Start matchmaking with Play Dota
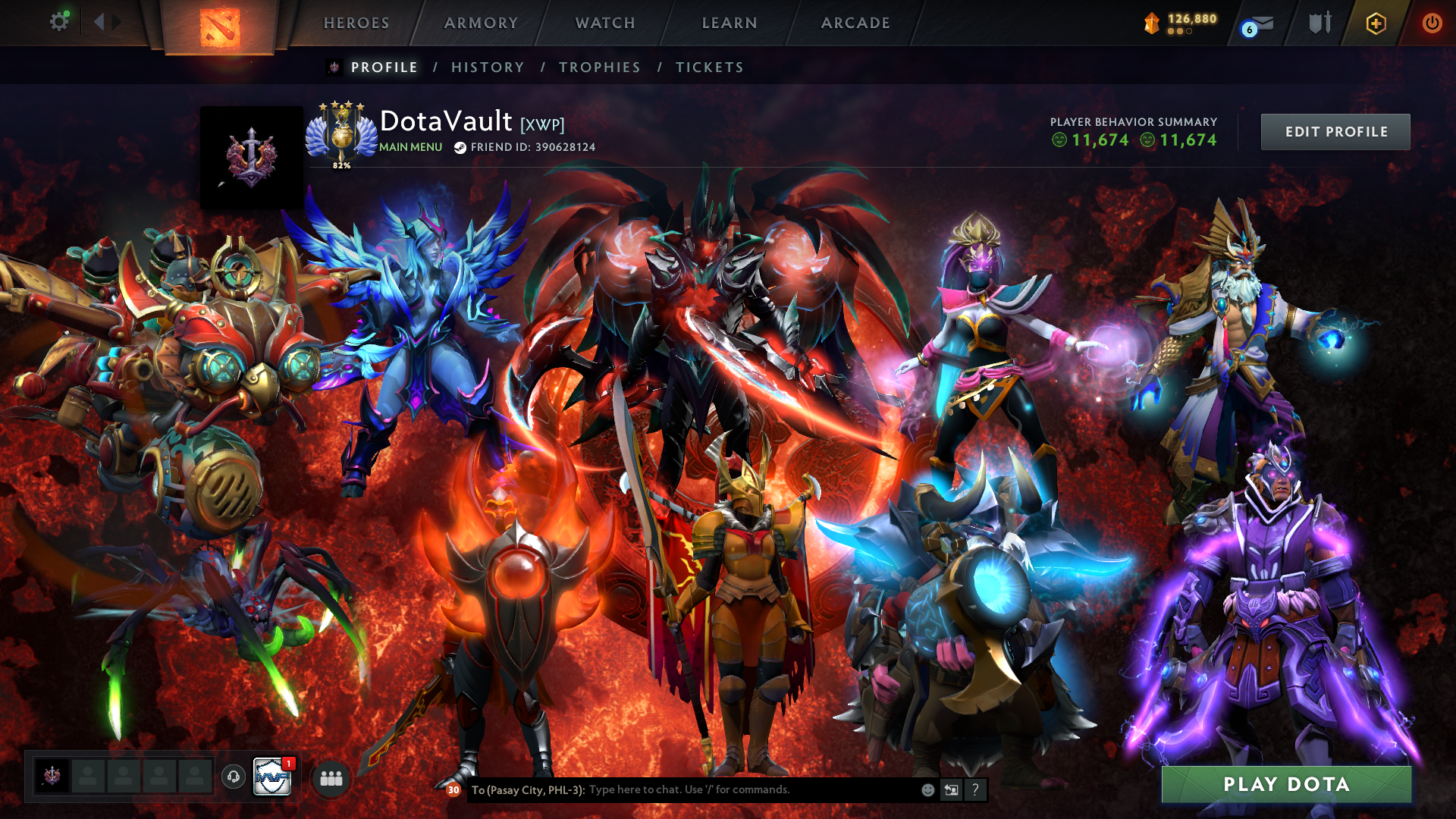1456x819 pixels. (1286, 784)
